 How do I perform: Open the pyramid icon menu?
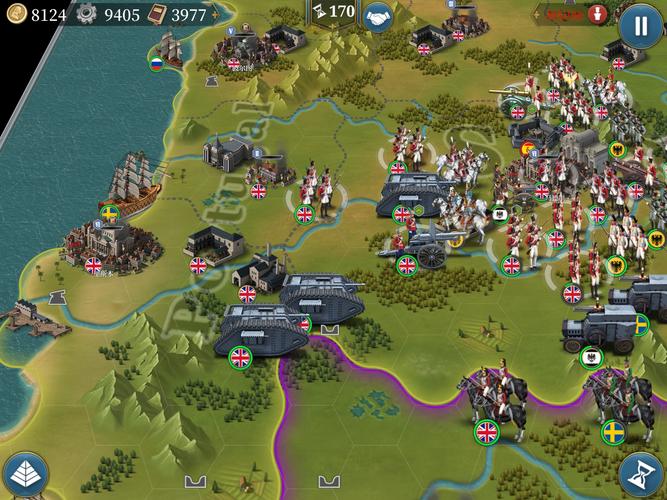pos(26,473)
